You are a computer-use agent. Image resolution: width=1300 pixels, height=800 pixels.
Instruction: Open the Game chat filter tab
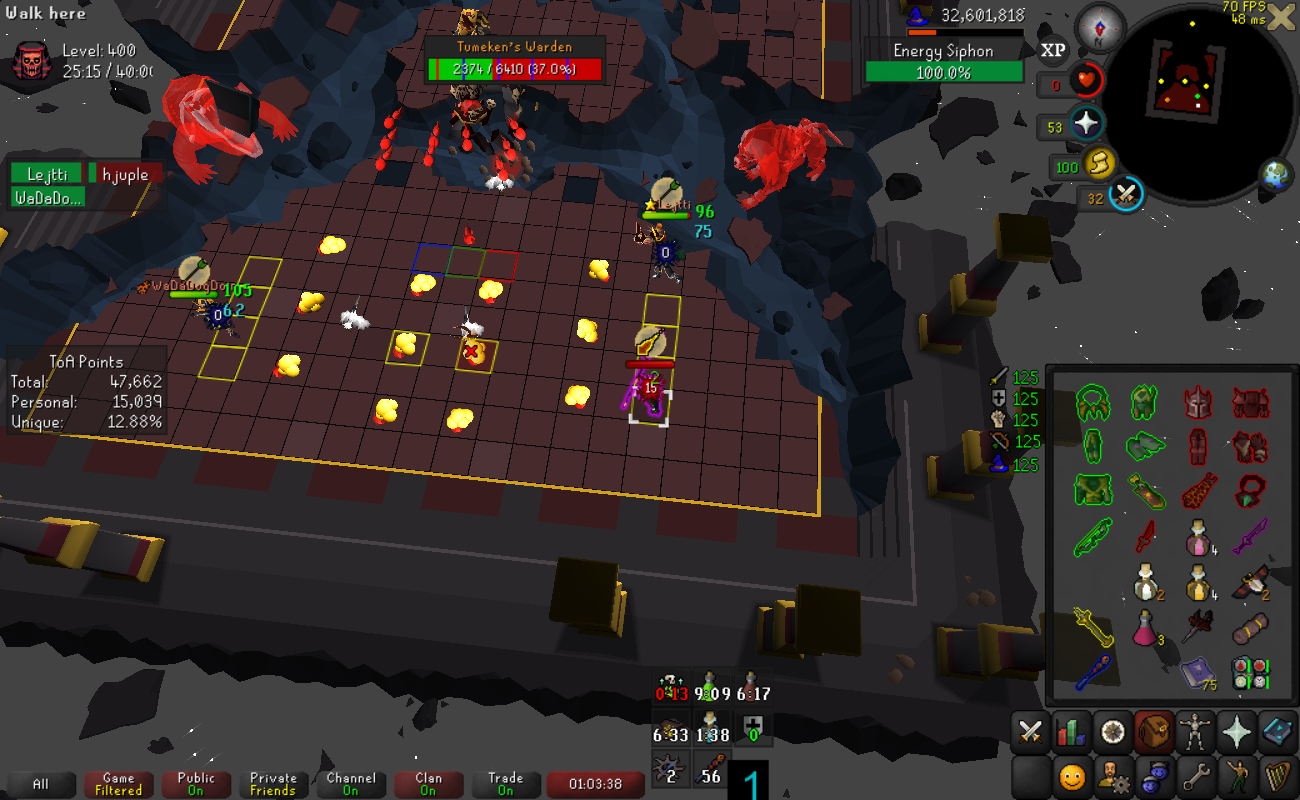pyautogui.click(x=118, y=784)
